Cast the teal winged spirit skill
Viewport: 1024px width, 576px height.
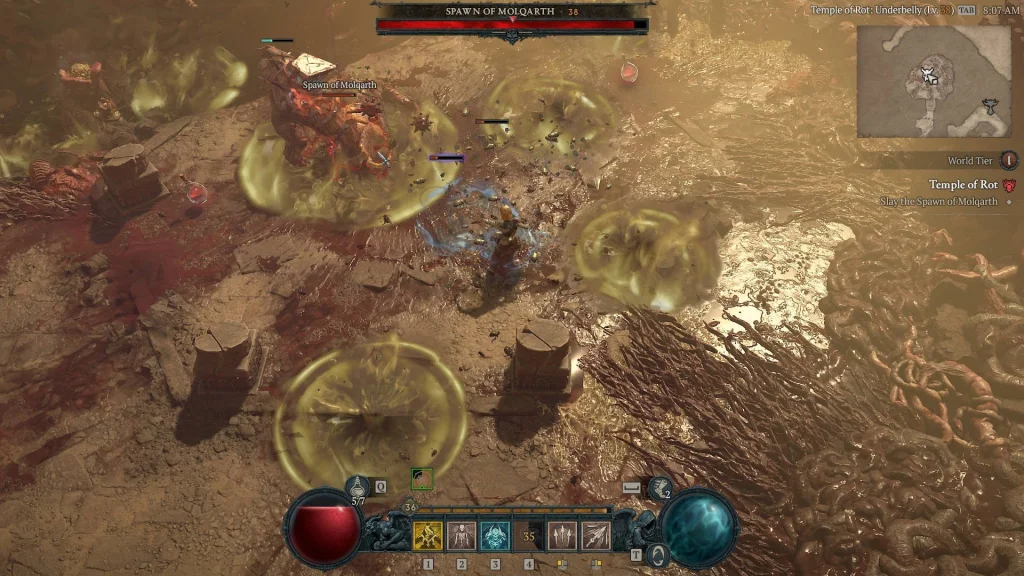point(495,536)
